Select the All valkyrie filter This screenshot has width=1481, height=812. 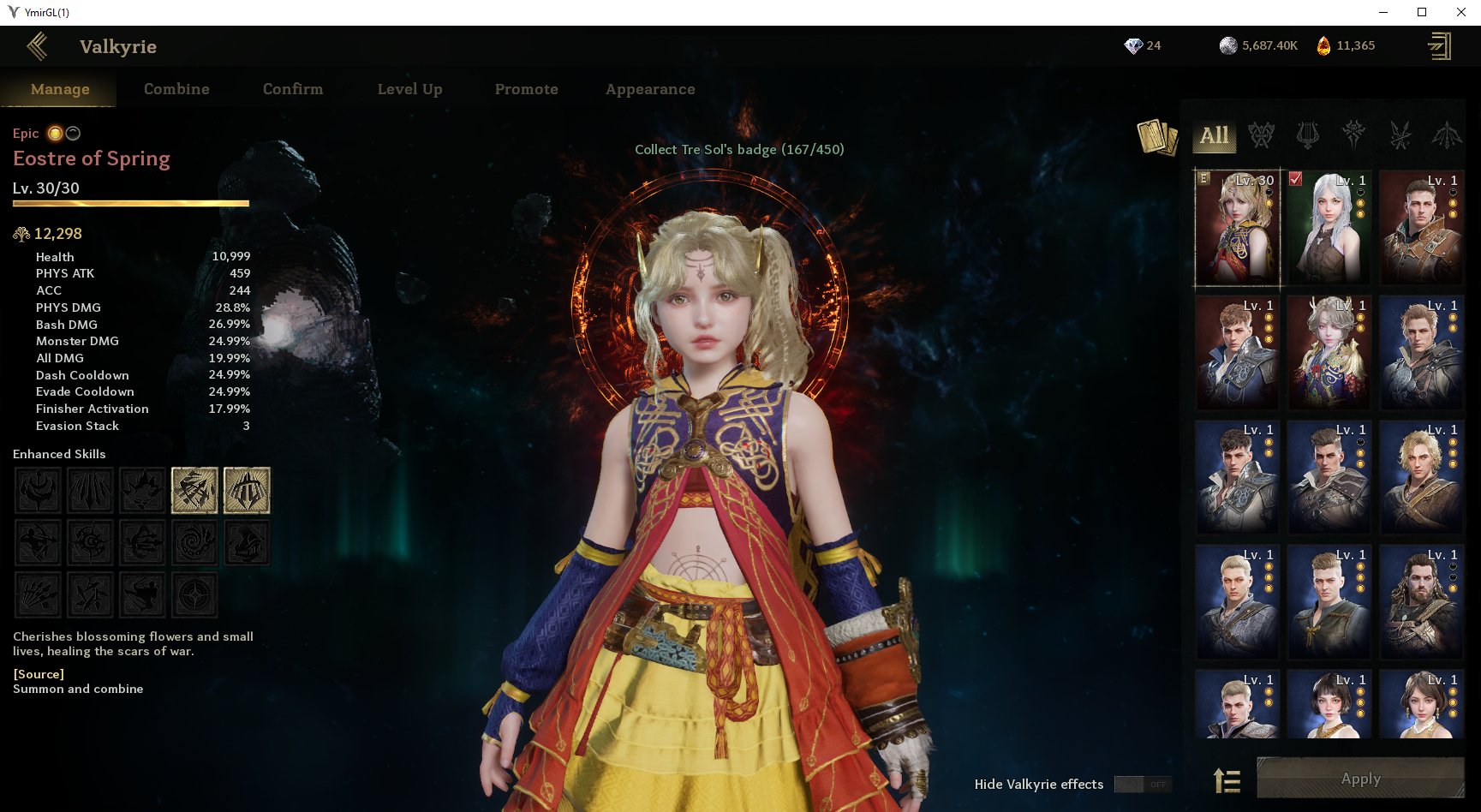[1214, 135]
